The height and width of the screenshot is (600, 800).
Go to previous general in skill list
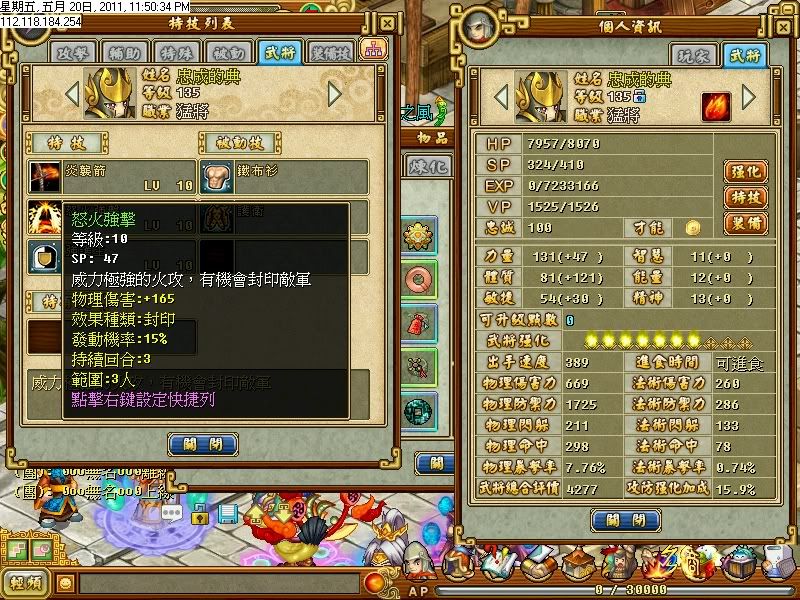pos(71,94)
